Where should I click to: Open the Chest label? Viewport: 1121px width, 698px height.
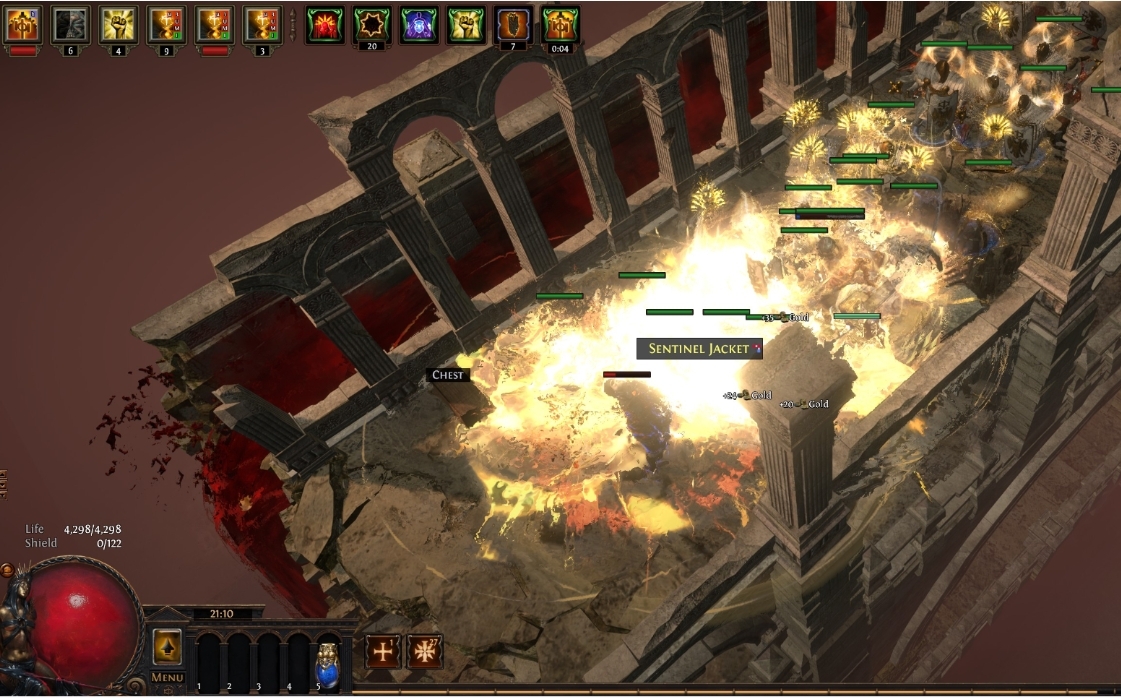click(x=448, y=375)
